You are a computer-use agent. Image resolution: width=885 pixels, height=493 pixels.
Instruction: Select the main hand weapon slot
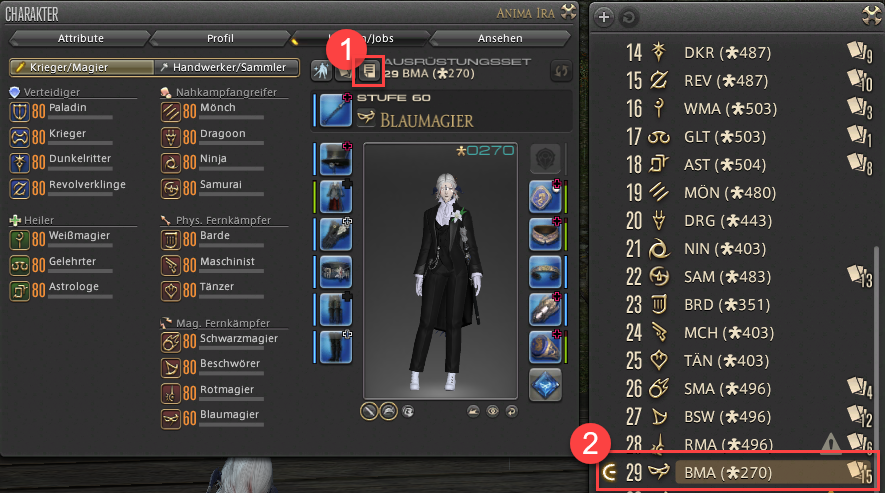(336, 110)
